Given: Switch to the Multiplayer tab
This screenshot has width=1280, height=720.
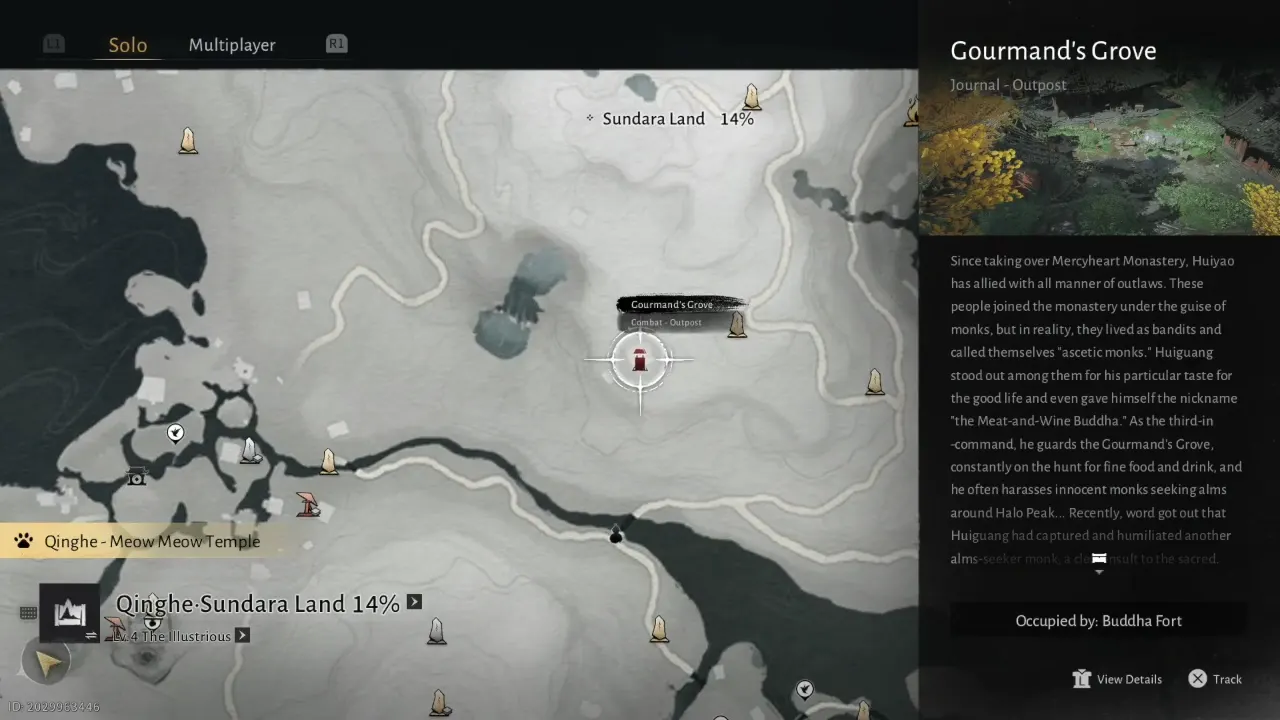Looking at the screenshot, I should tap(232, 45).
